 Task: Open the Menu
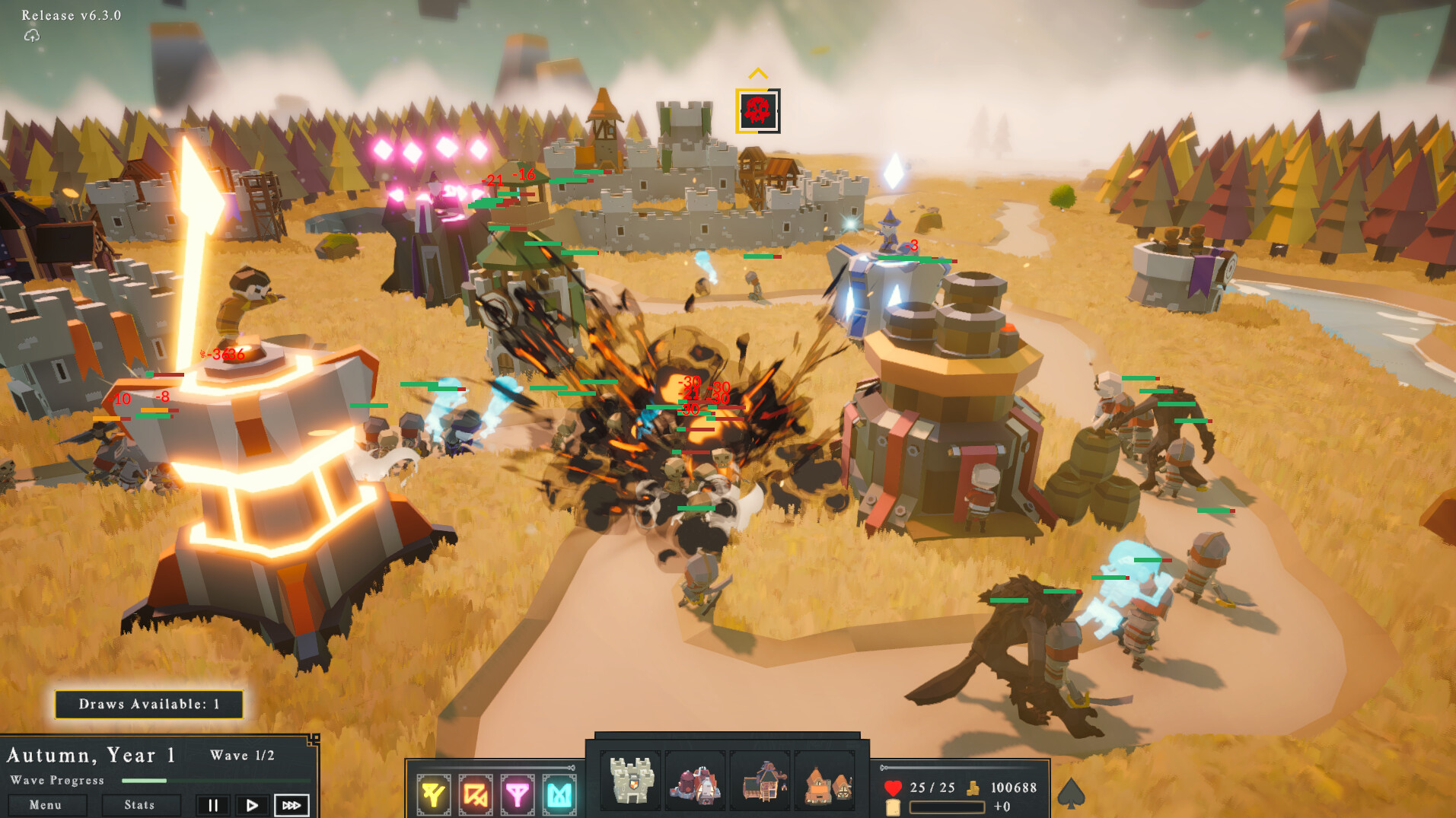coord(46,804)
